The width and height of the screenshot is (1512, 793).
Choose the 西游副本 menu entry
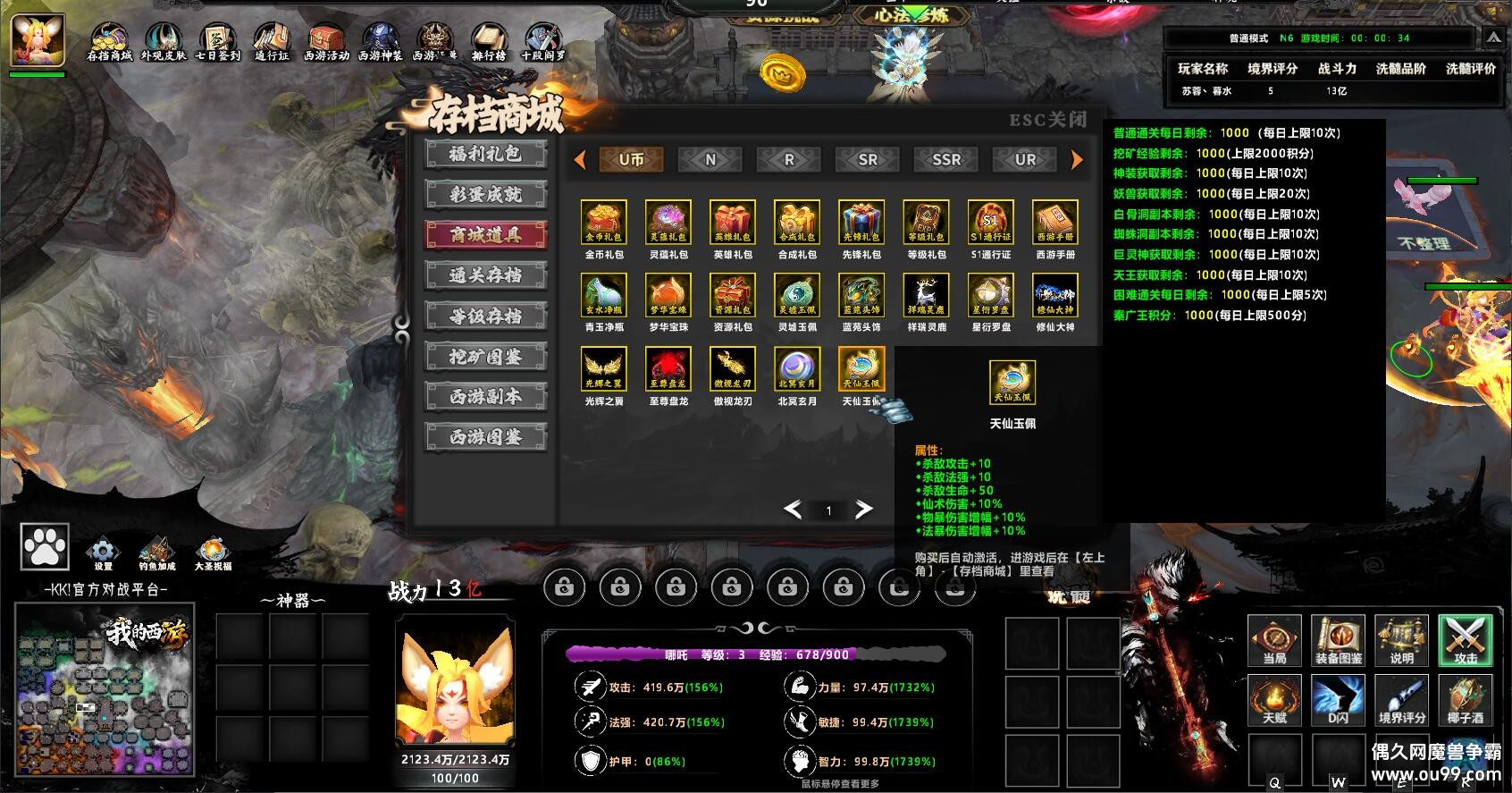[x=485, y=397]
